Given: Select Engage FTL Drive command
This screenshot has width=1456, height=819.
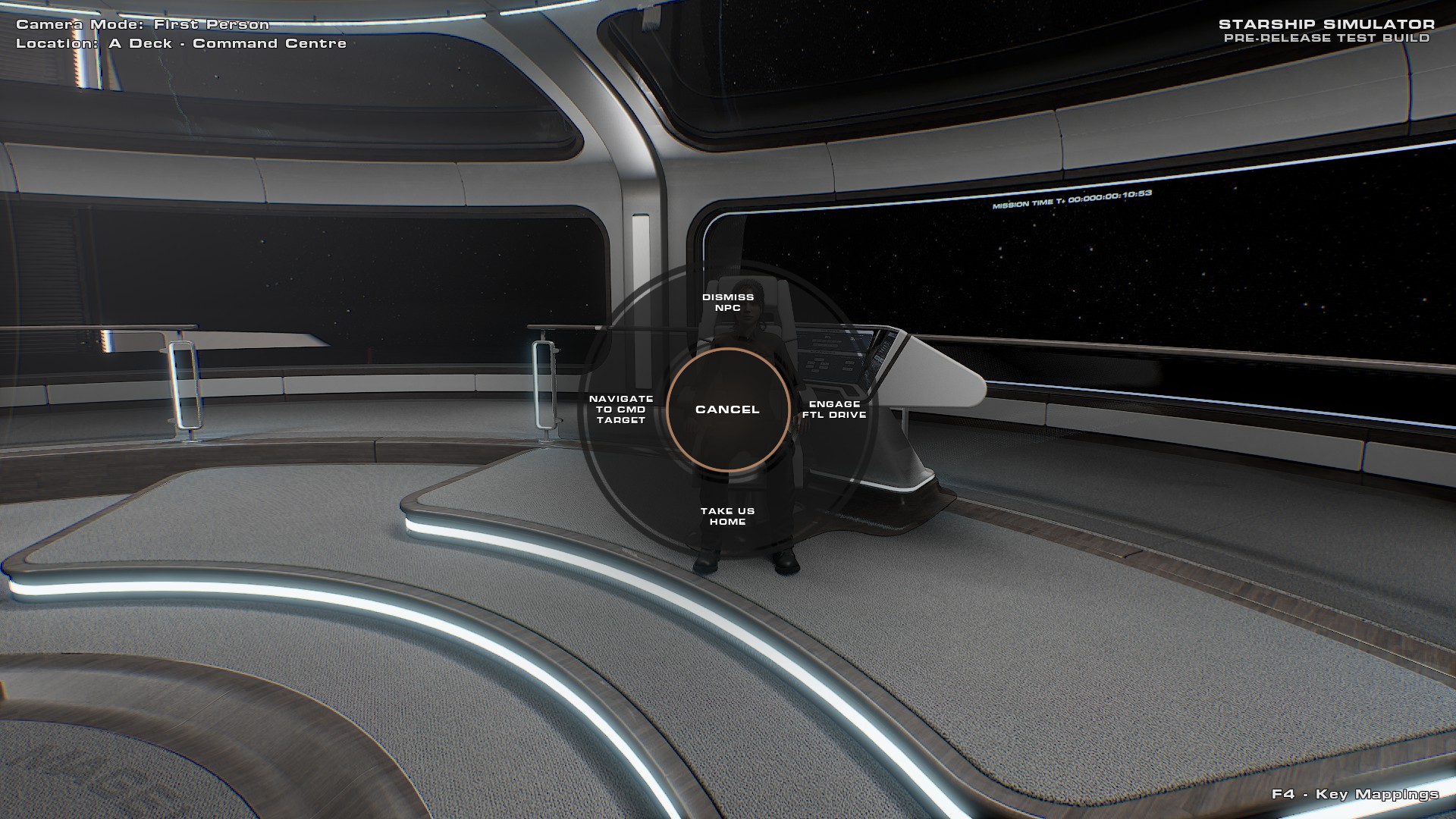Looking at the screenshot, I should pyautogui.click(x=834, y=409).
